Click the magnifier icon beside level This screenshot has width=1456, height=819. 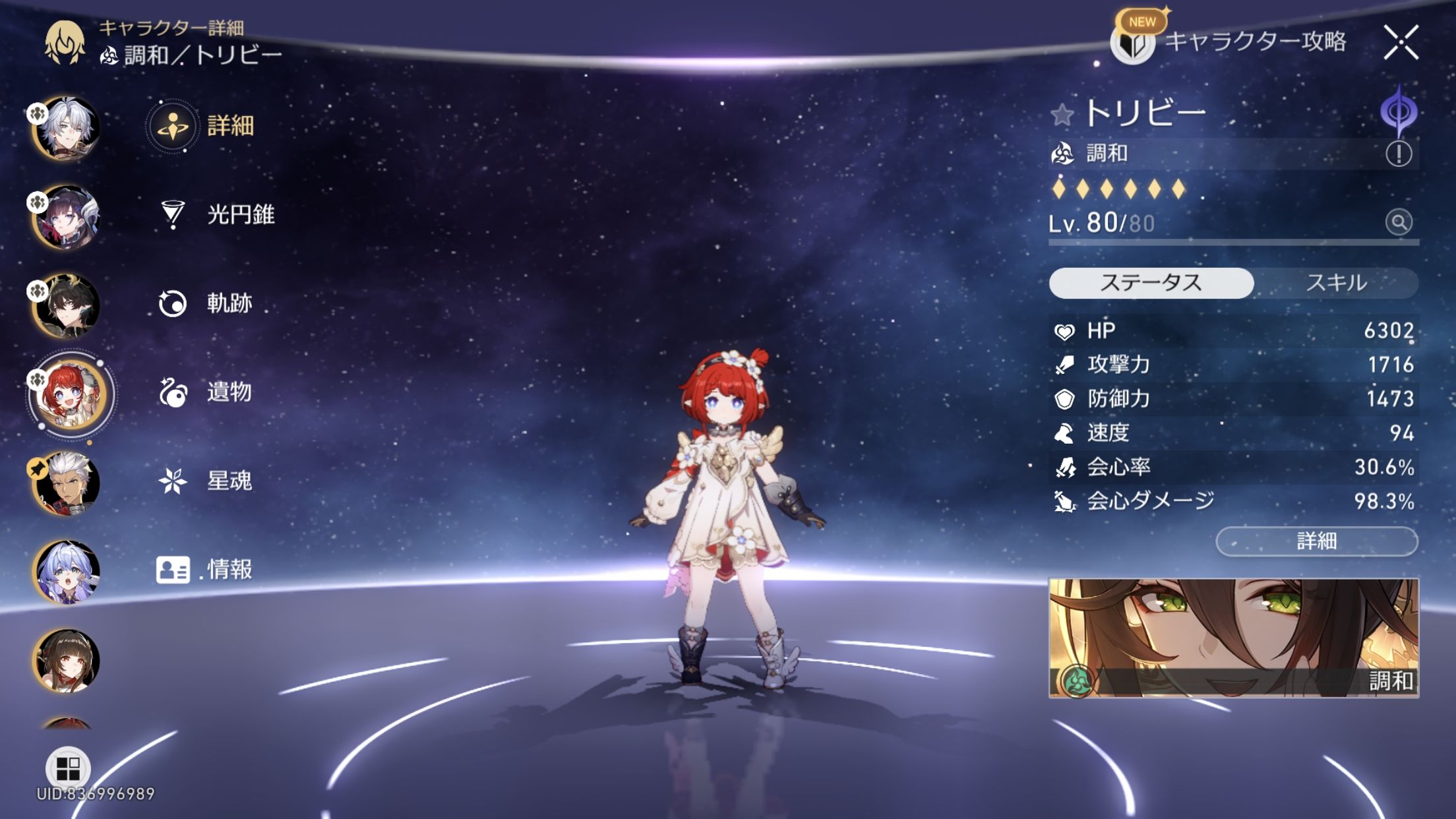tap(1398, 222)
